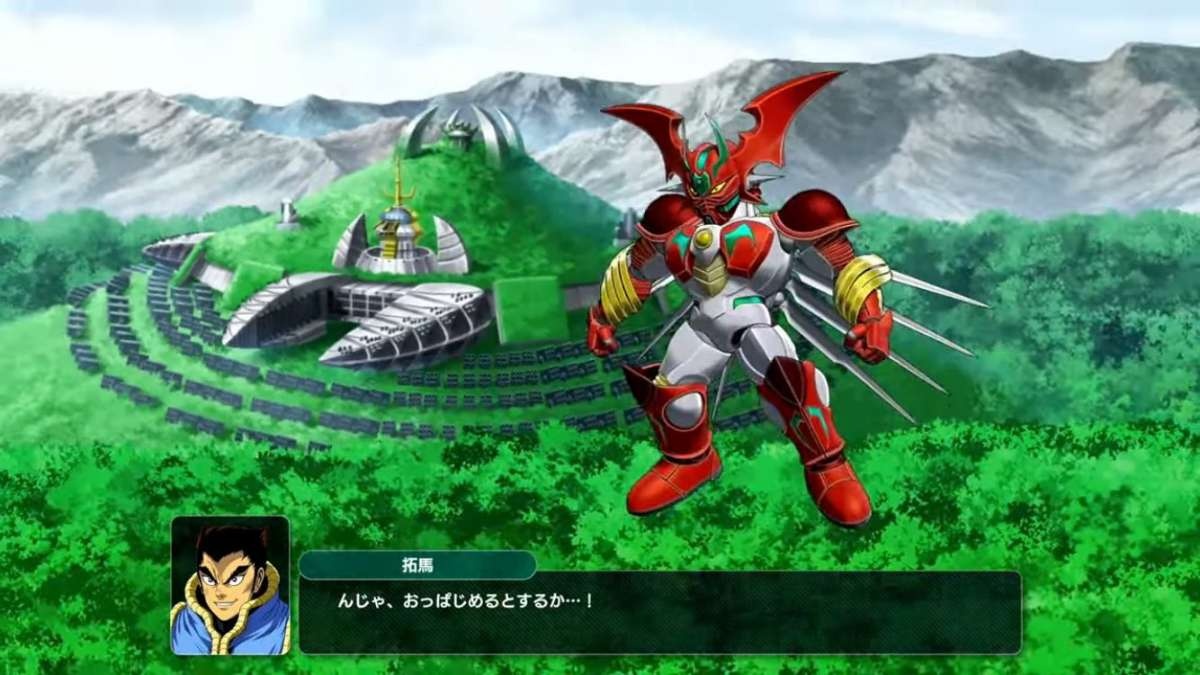Select the 拓馬 speaker name plate
The image size is (1200, 675).
(x=417, y=565)
